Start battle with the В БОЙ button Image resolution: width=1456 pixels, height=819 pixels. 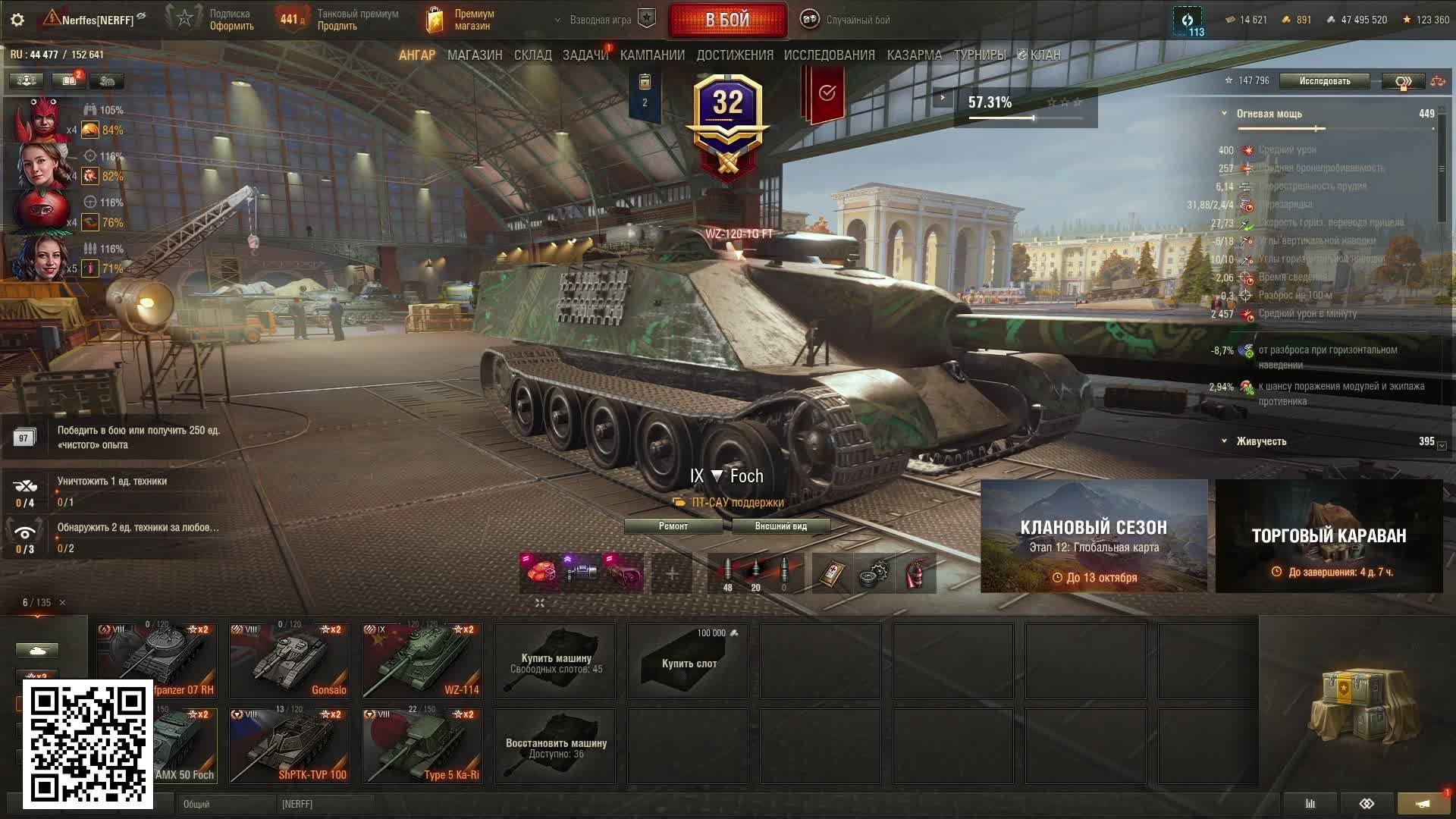(x=727, y=20)
